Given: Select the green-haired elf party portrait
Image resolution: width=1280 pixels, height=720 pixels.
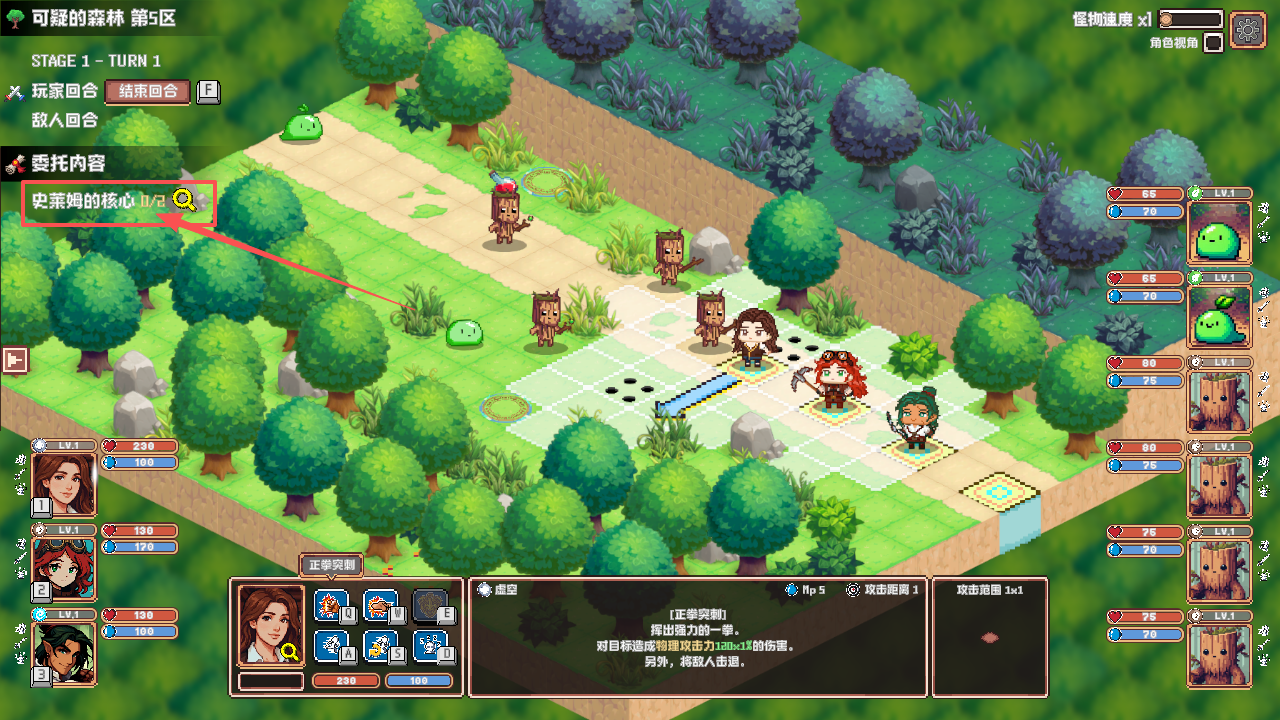Looking at the screenshot, I should point(64,652).
